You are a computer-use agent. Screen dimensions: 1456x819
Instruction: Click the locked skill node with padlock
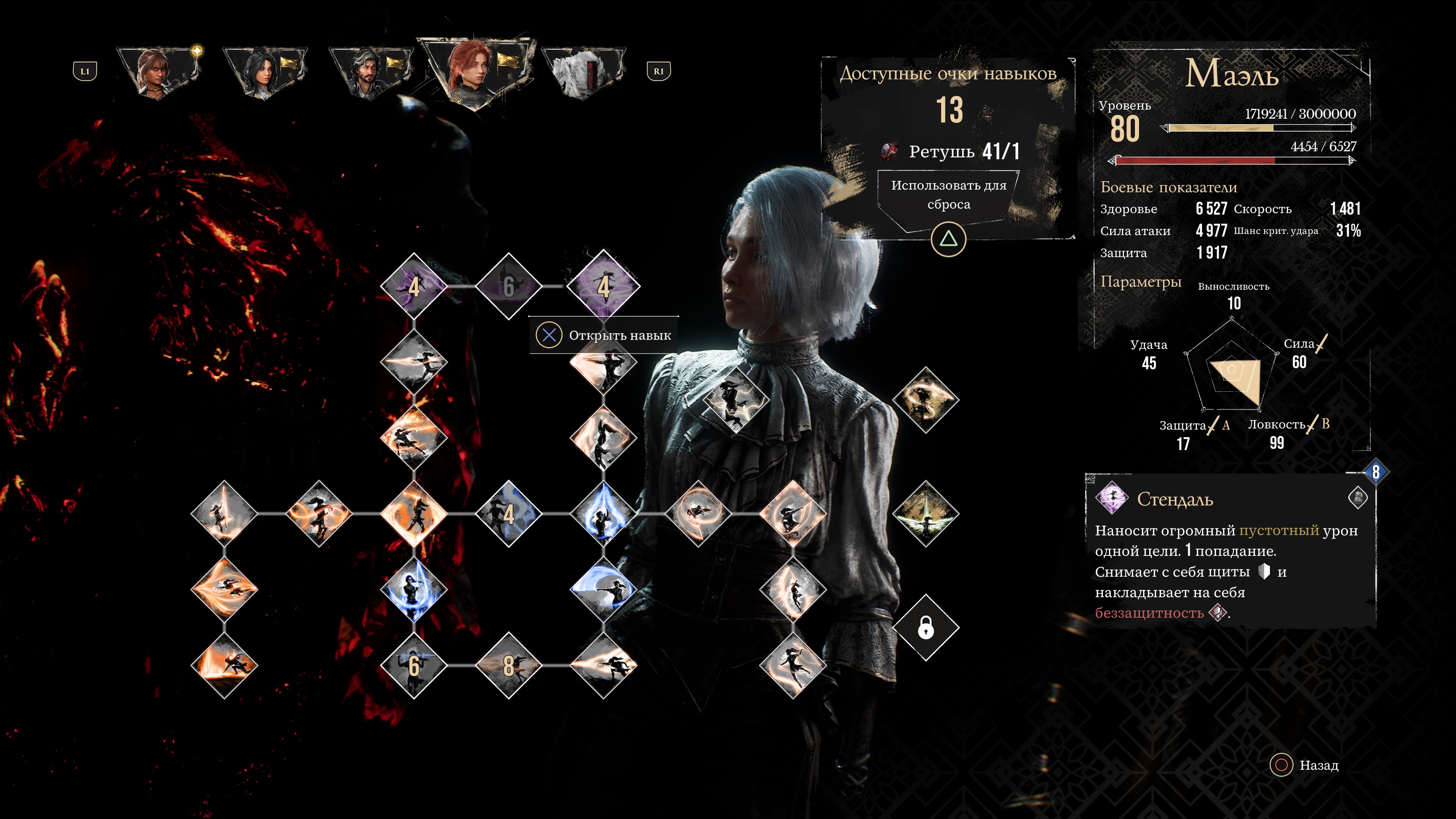tap(925, 628)
